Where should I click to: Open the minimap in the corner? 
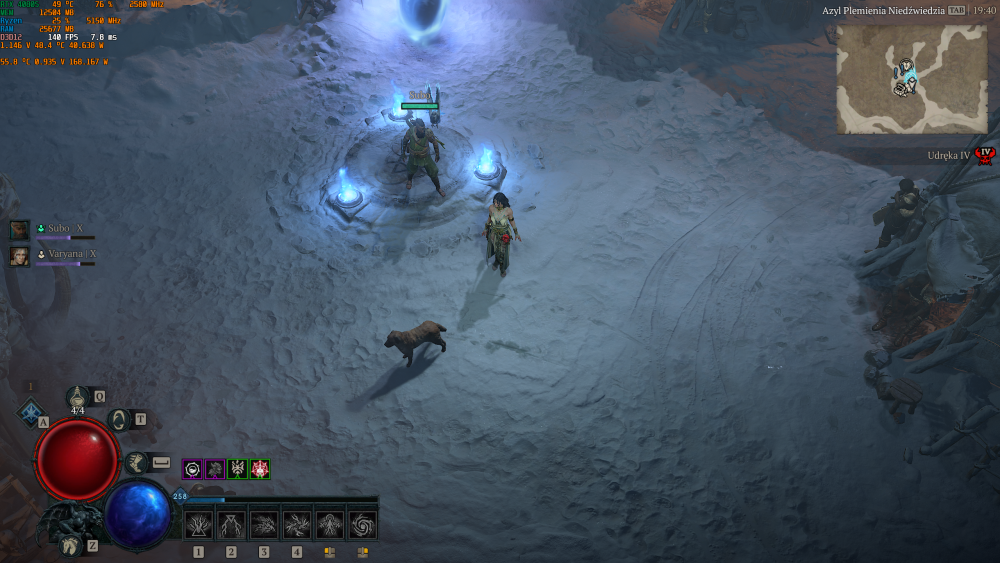point(911,79)
